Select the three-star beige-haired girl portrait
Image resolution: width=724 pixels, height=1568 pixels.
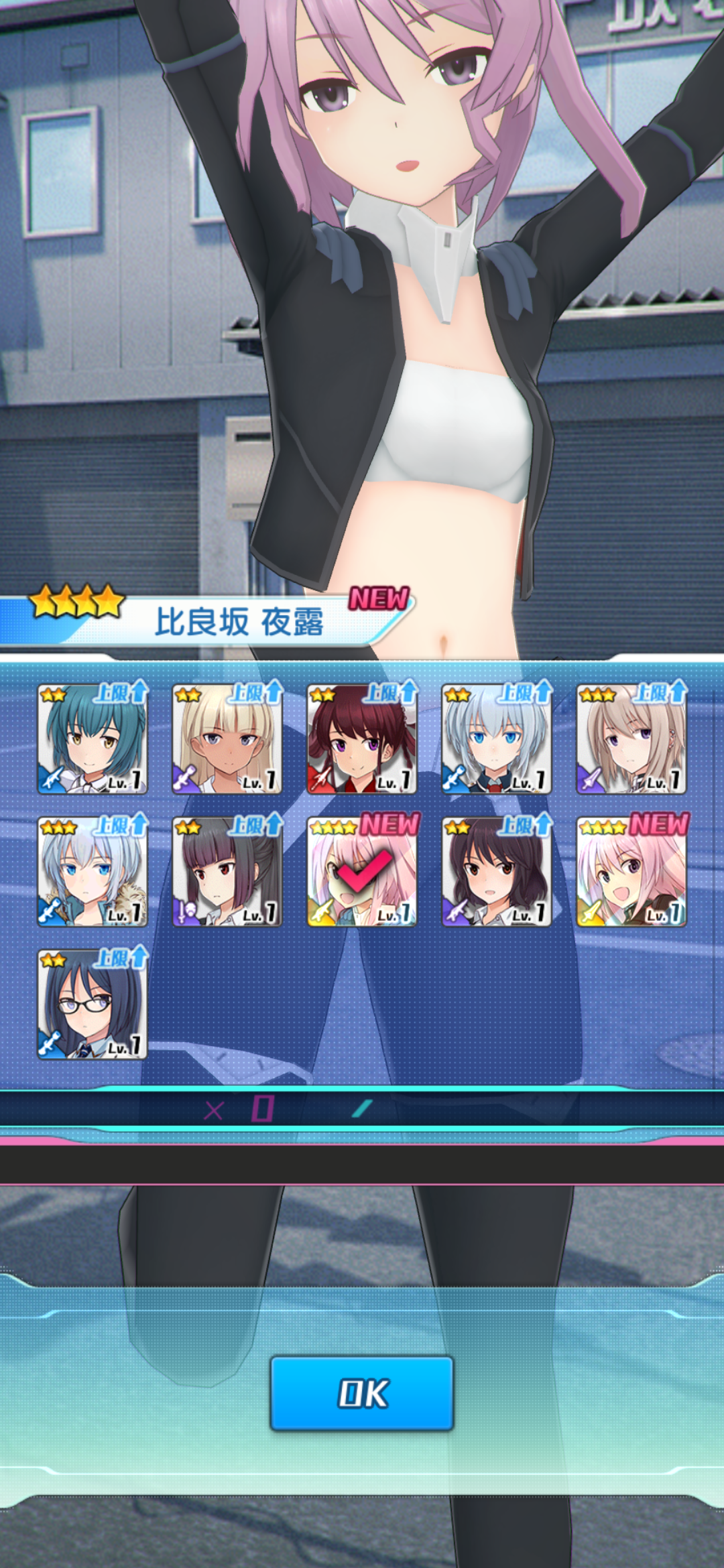631,739
